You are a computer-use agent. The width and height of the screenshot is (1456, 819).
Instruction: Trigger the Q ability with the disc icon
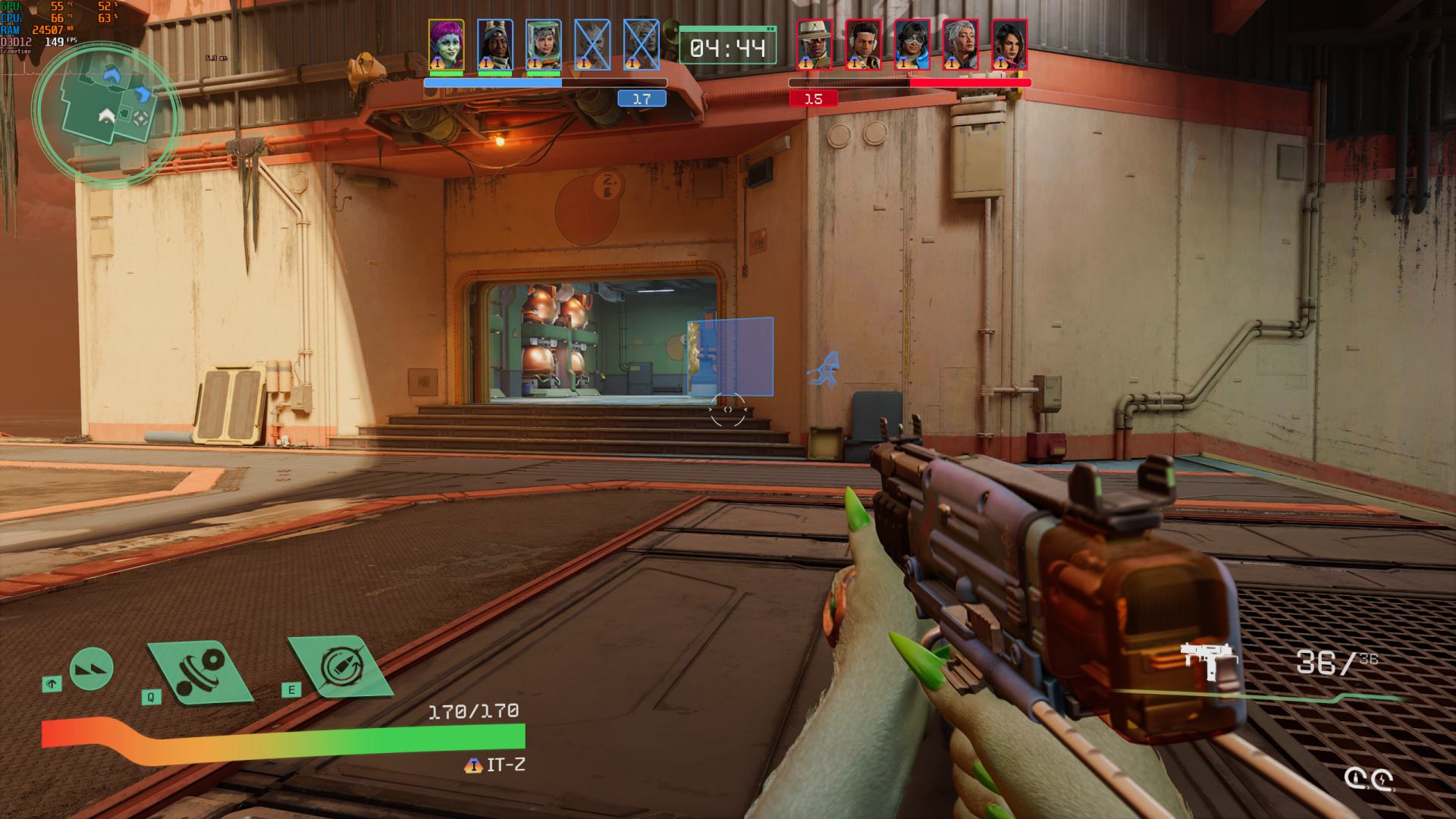tap(200, 670)
